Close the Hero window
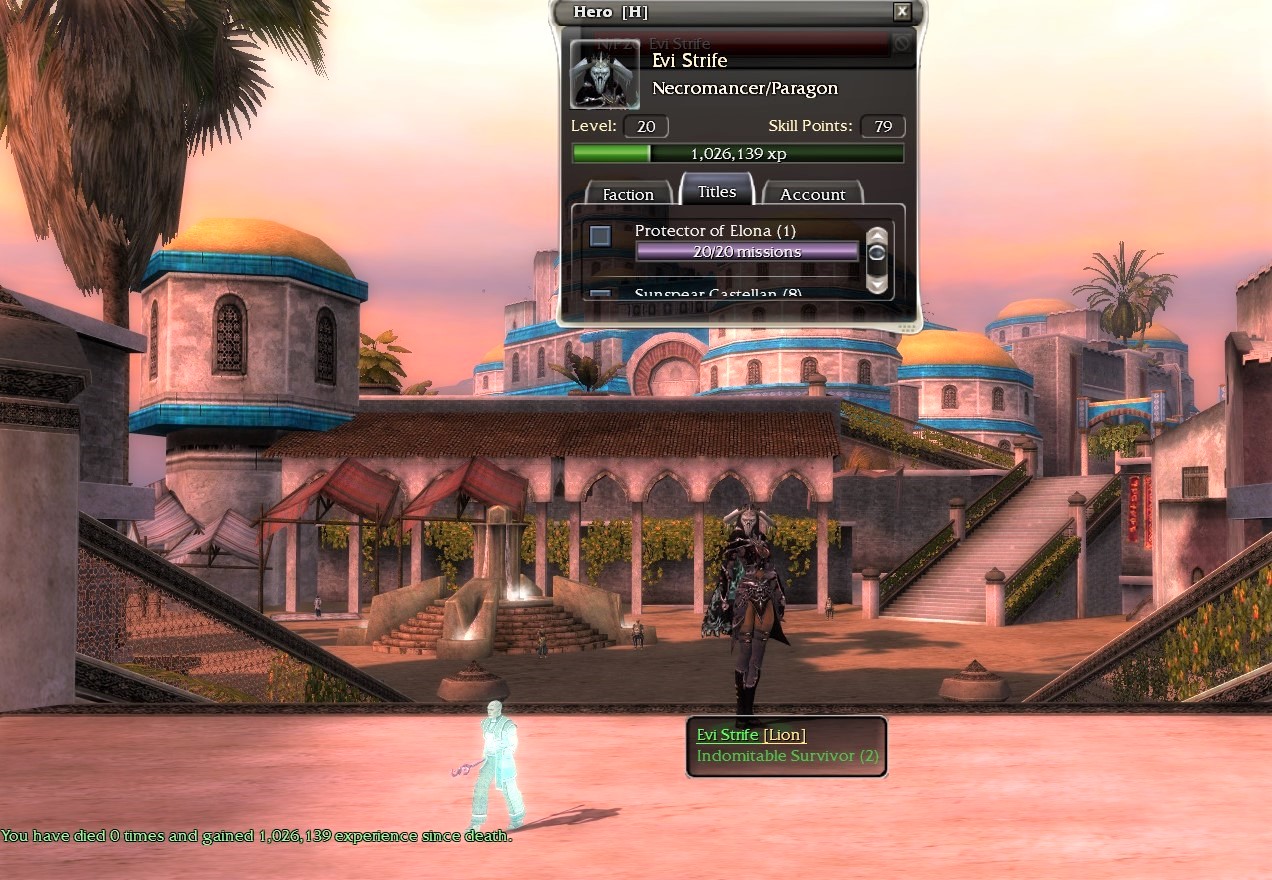This screenshot has height=880, width=1272. point(902,12)
